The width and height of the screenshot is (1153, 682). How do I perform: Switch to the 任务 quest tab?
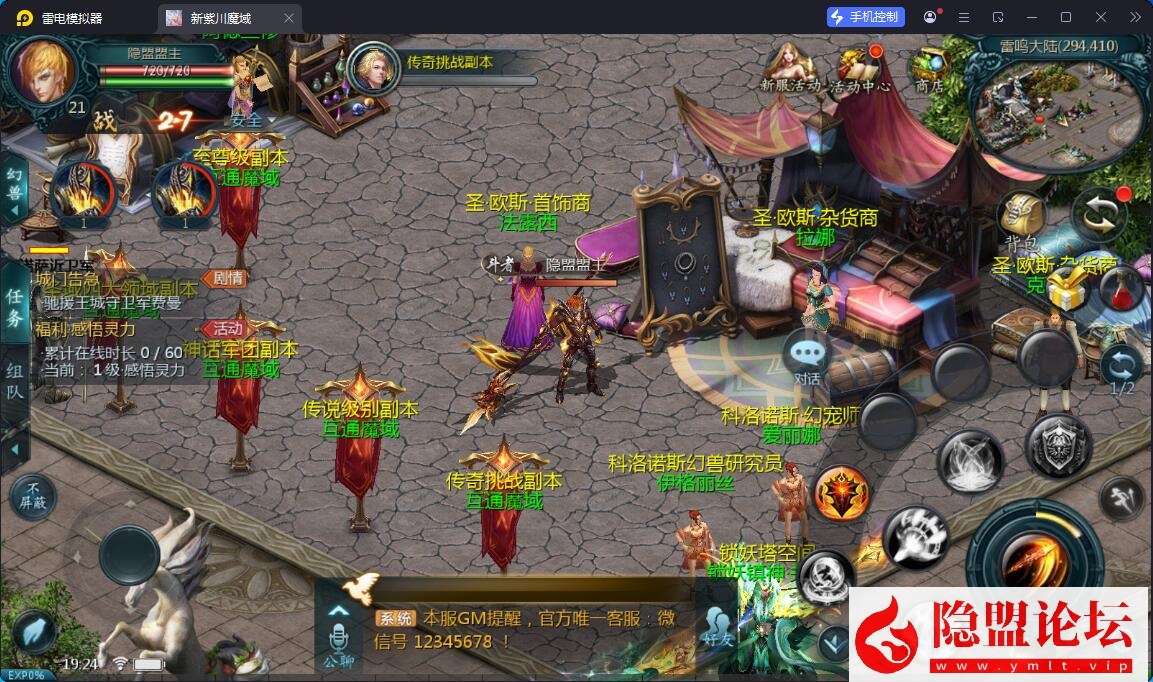[x=15, y=307]
